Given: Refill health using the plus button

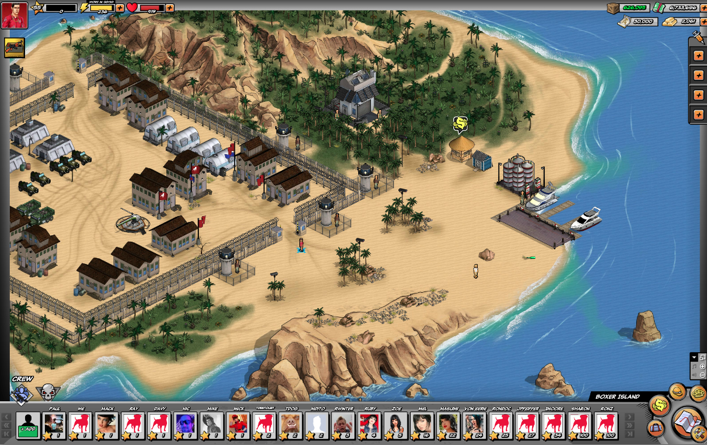Looking at the screenshot, I should coord(170,8).
